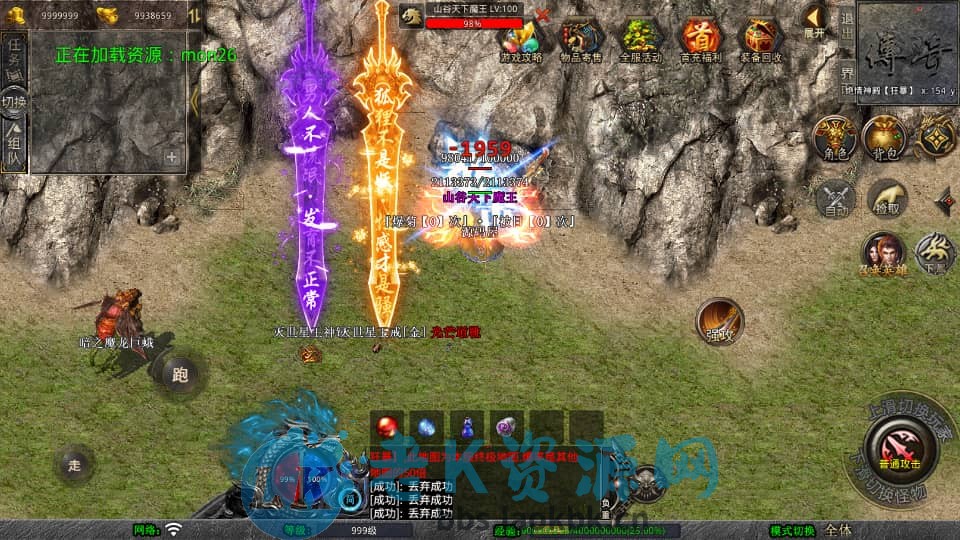960x540 pixels.
Task: Select the 走 walk movement button
Action: coord(74,464)
